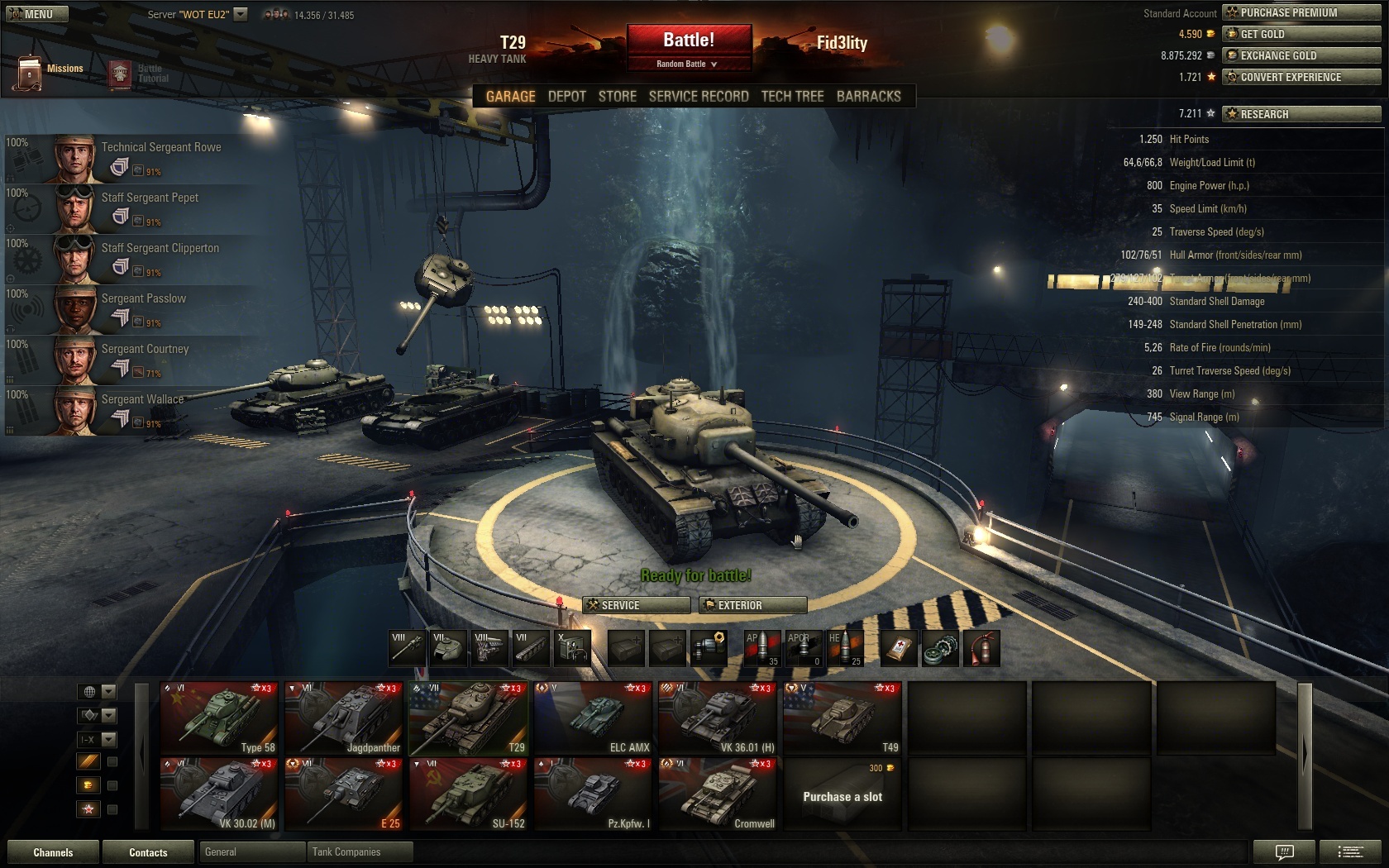Screen dimensions: 1389x868
Task: View the Service Record tab
Action: pos(698,96)
